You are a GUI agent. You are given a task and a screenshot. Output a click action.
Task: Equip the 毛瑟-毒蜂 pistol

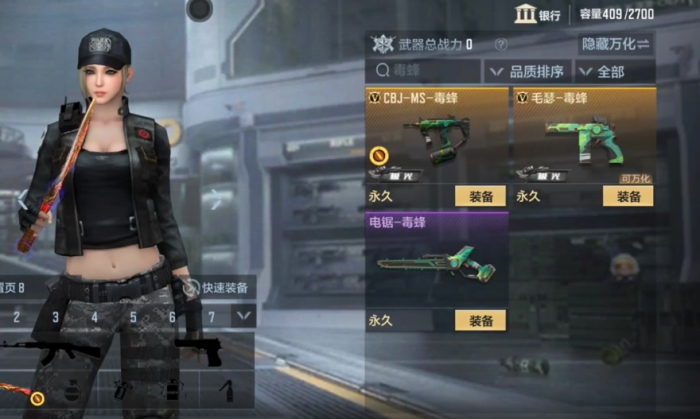point(628,196)
